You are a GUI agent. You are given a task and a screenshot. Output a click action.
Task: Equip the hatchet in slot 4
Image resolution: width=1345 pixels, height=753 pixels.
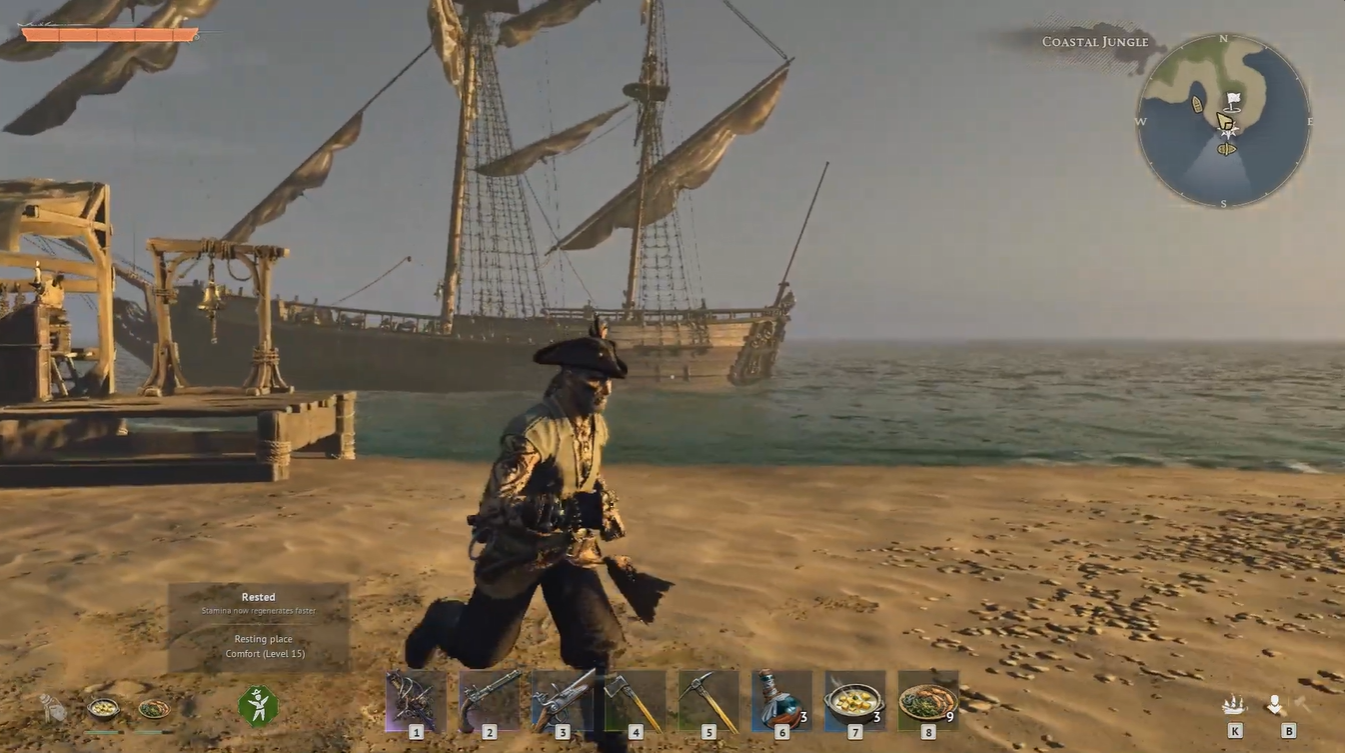pos(634,697)
